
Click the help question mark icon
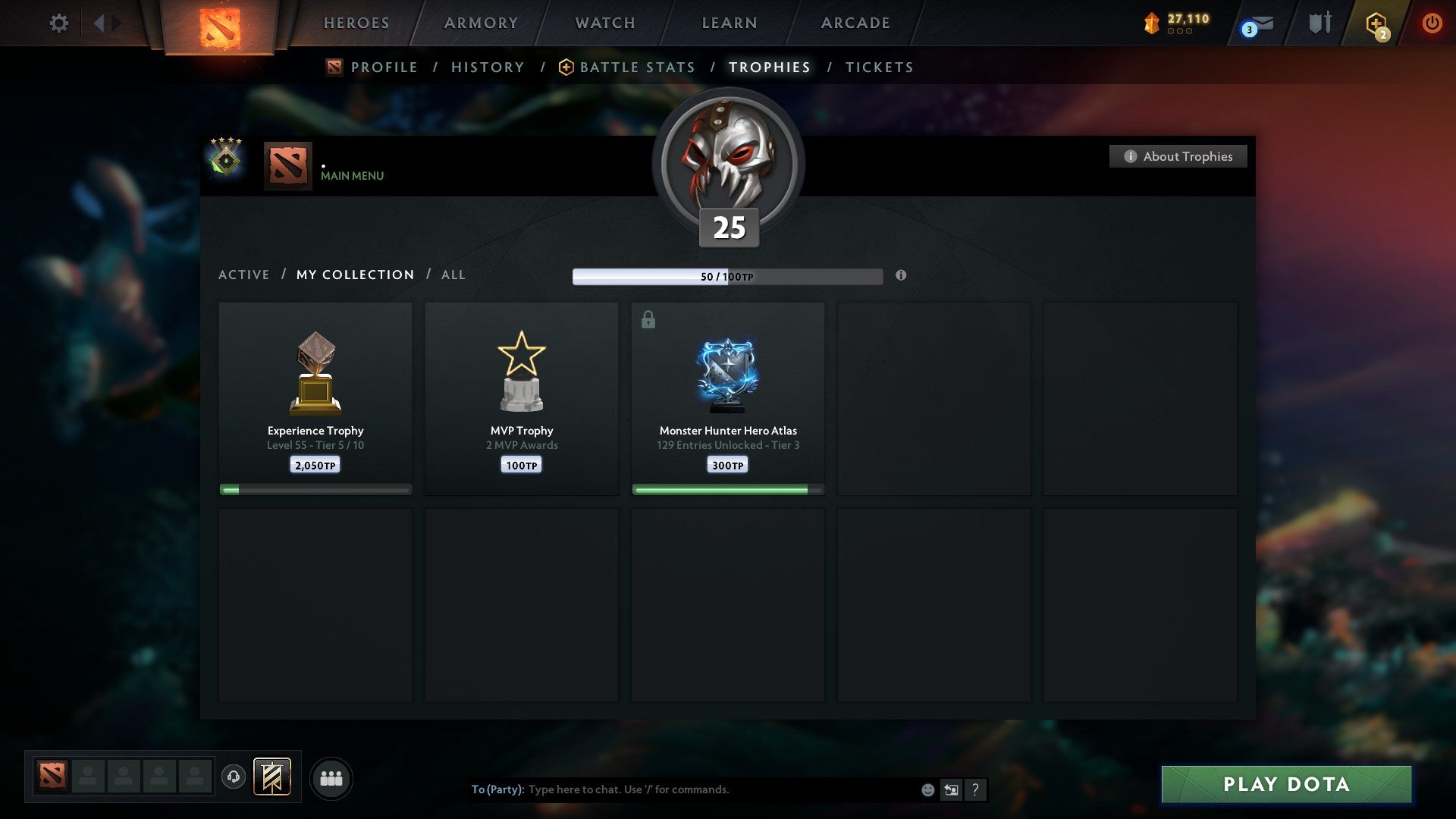[x=975, y=789]
